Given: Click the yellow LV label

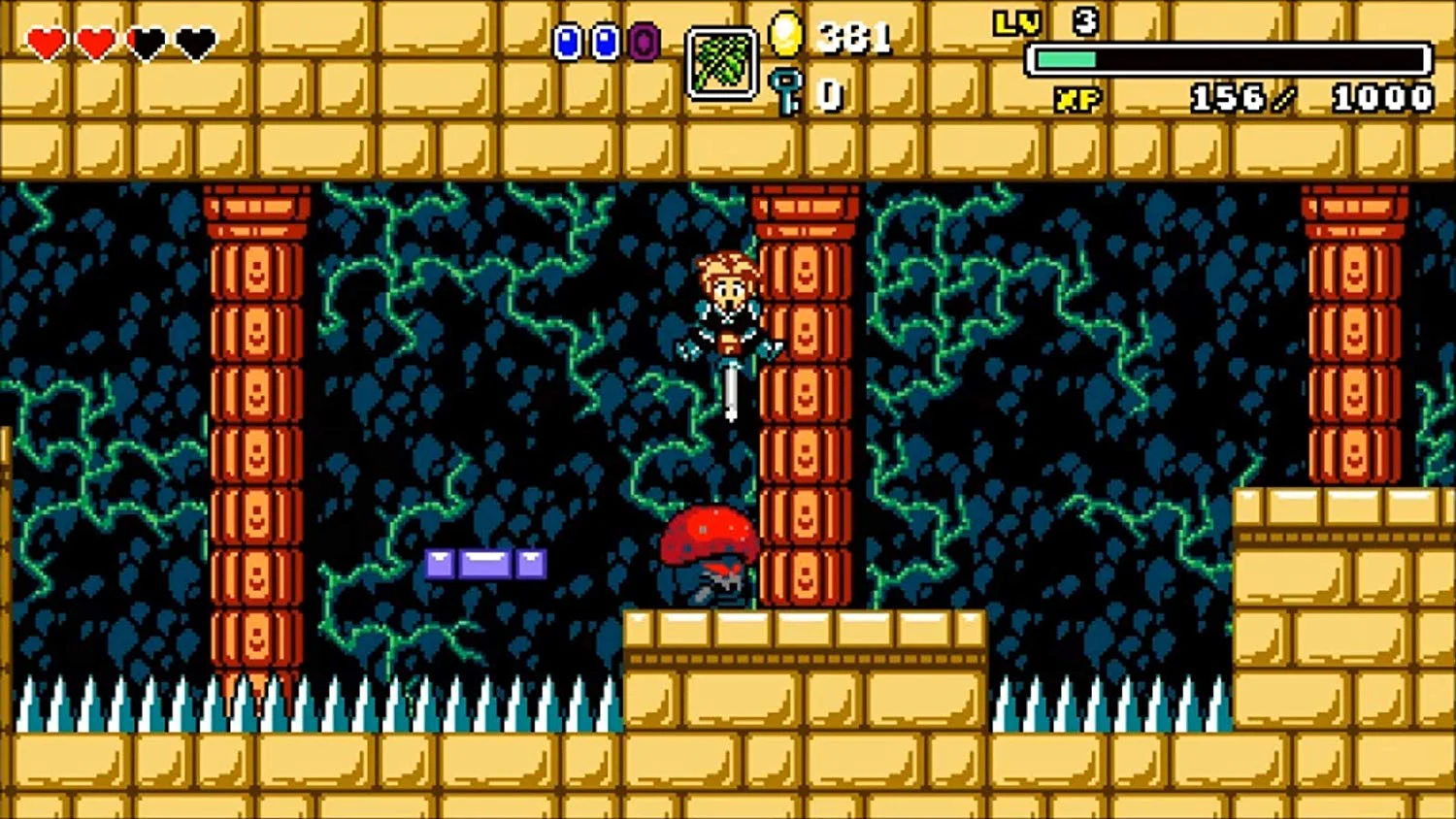Looking at the screenshot, I should tap(1016, 22).
